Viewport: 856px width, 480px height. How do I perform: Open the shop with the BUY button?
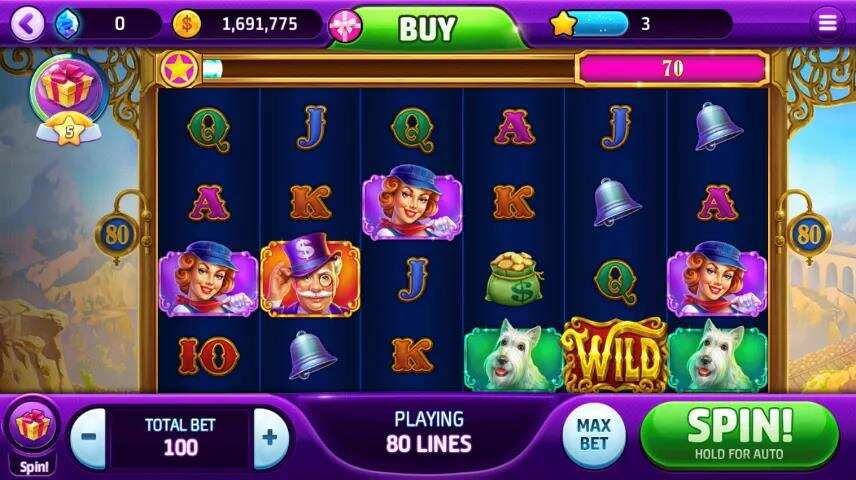pos(427,28)
